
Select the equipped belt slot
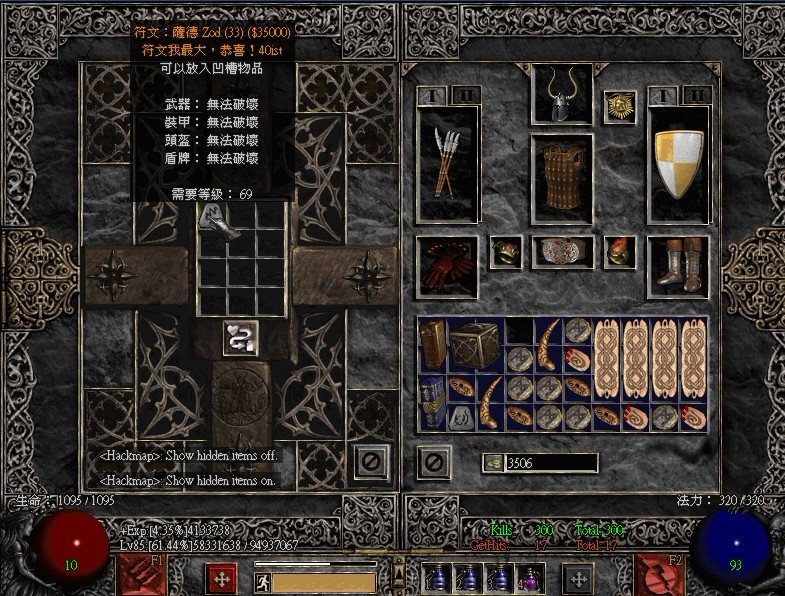pyautogui.click(x=561, y=251)
